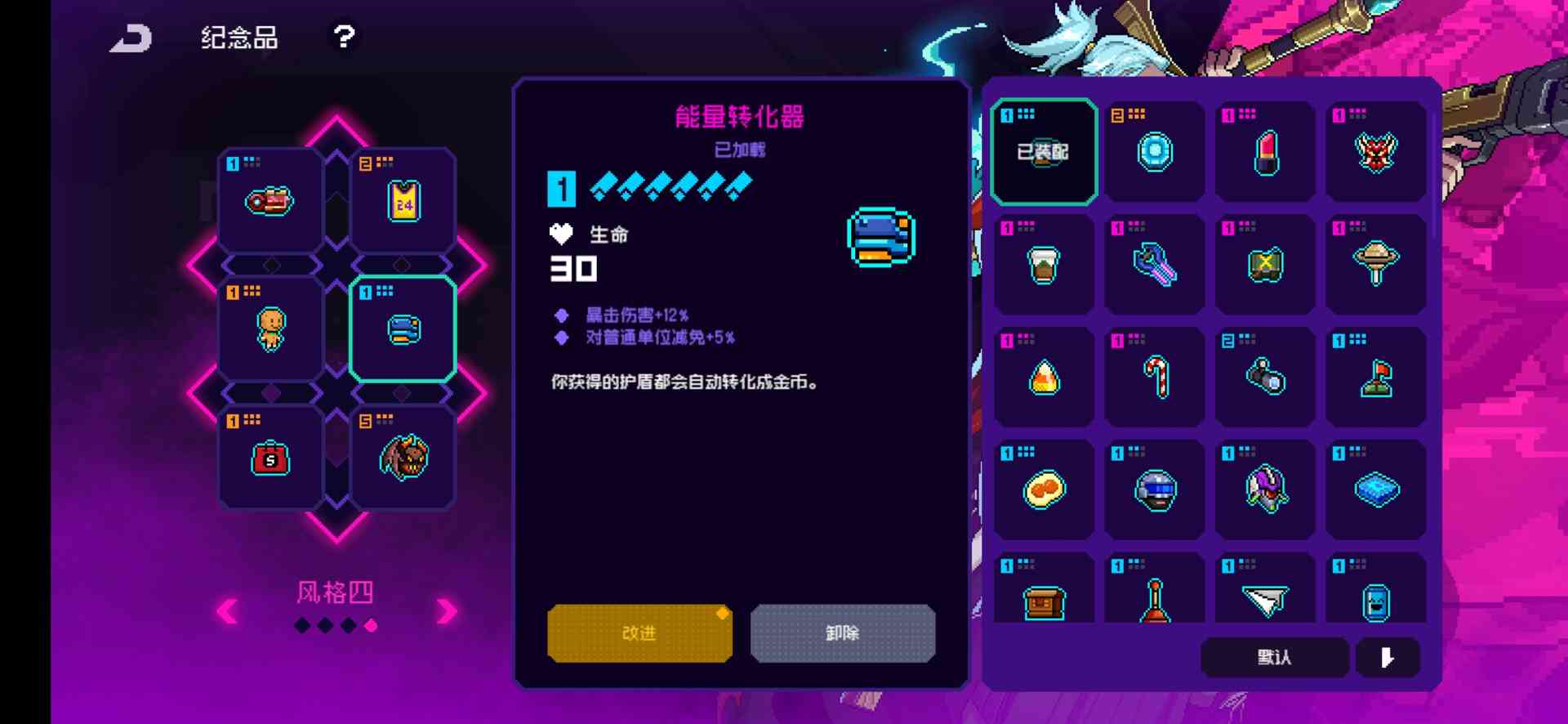The width and height of the screenshot is (1568, 724).
Task: Click the 改进 improve button
Action: tap(640, 633)
